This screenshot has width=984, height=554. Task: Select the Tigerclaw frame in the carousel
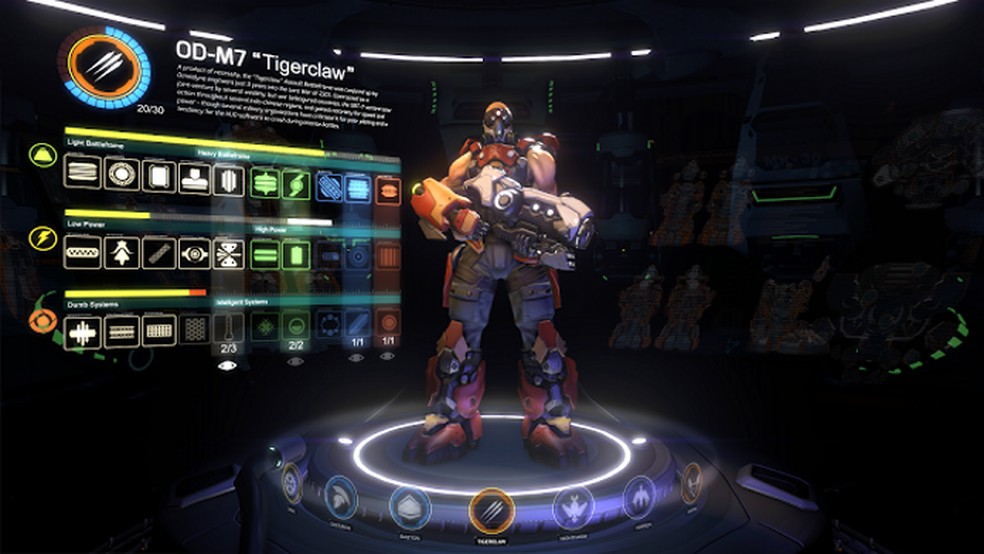point(491,508)
